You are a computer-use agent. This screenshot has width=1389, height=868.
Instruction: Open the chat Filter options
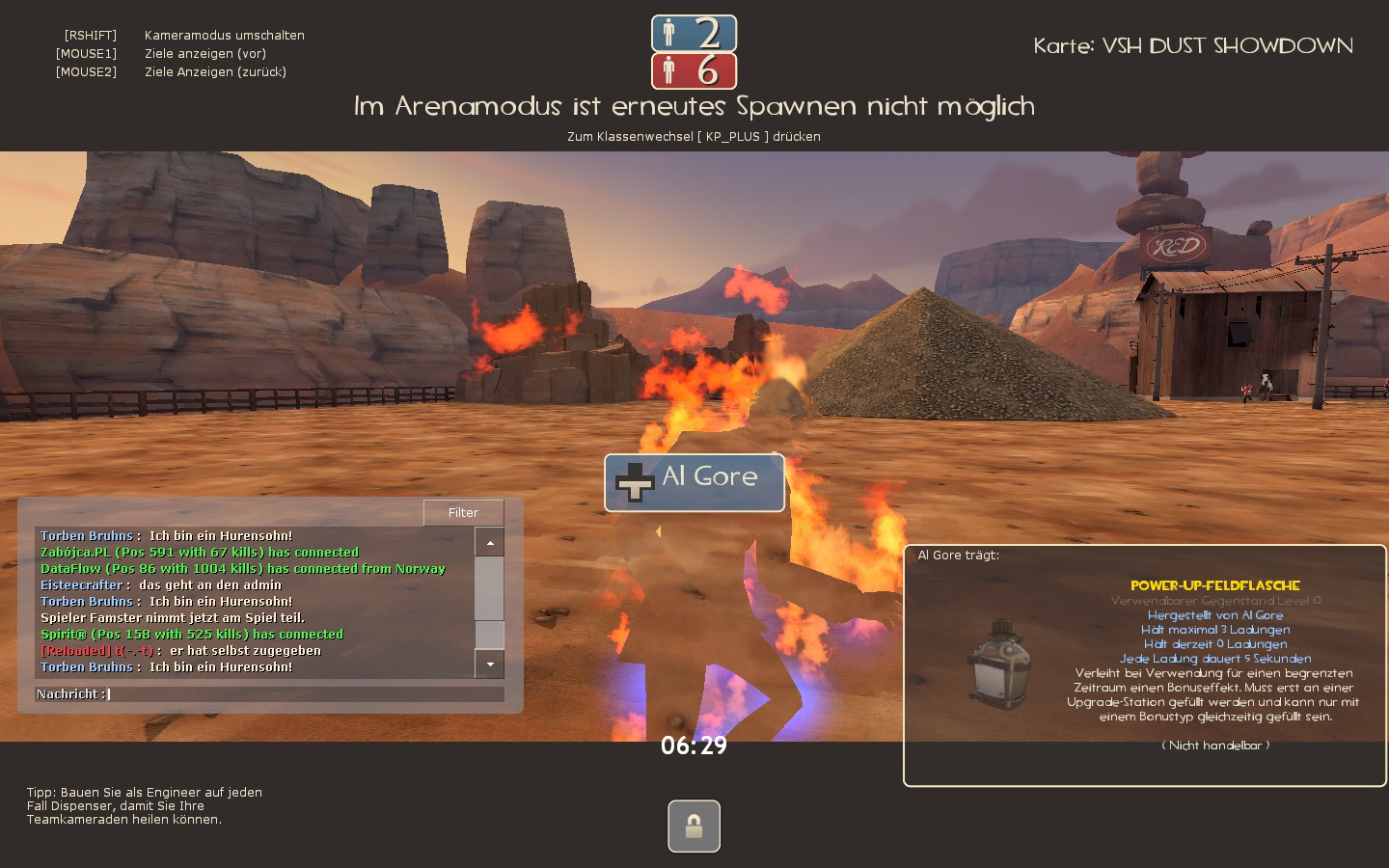[463, 513]
